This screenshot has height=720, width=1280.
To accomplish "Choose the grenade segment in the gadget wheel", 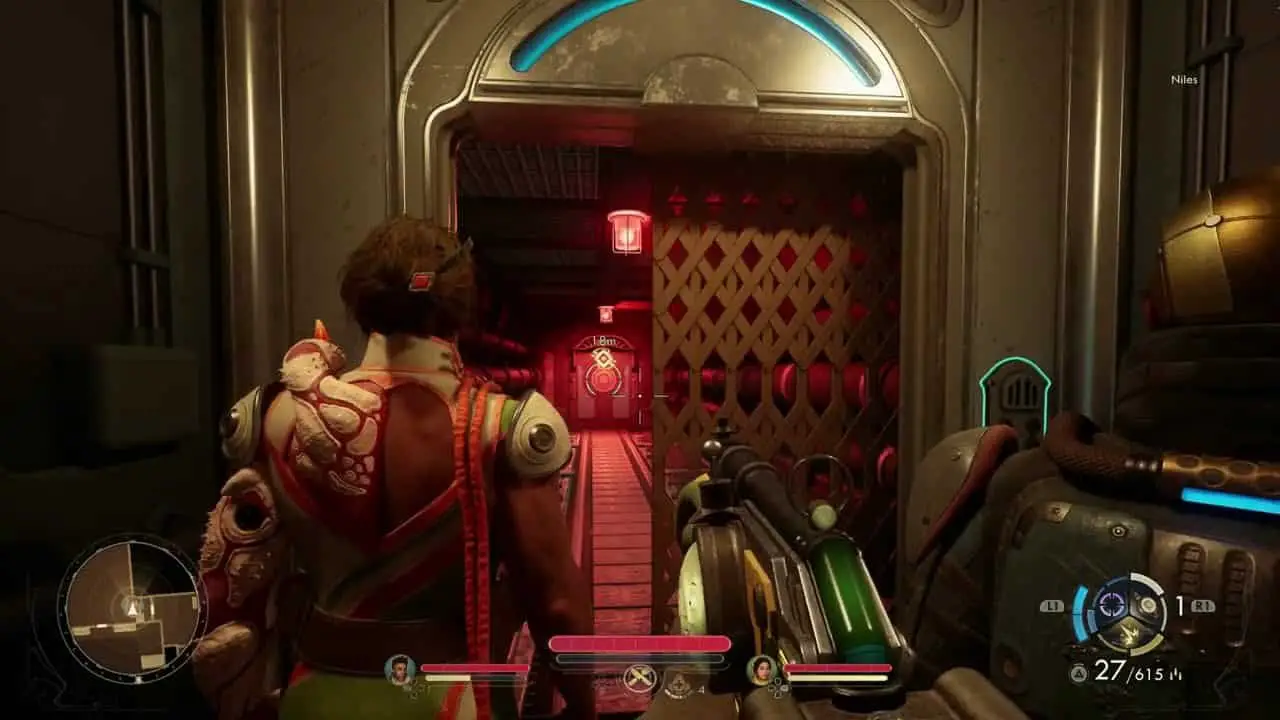I will click(x=1149, y=606).
